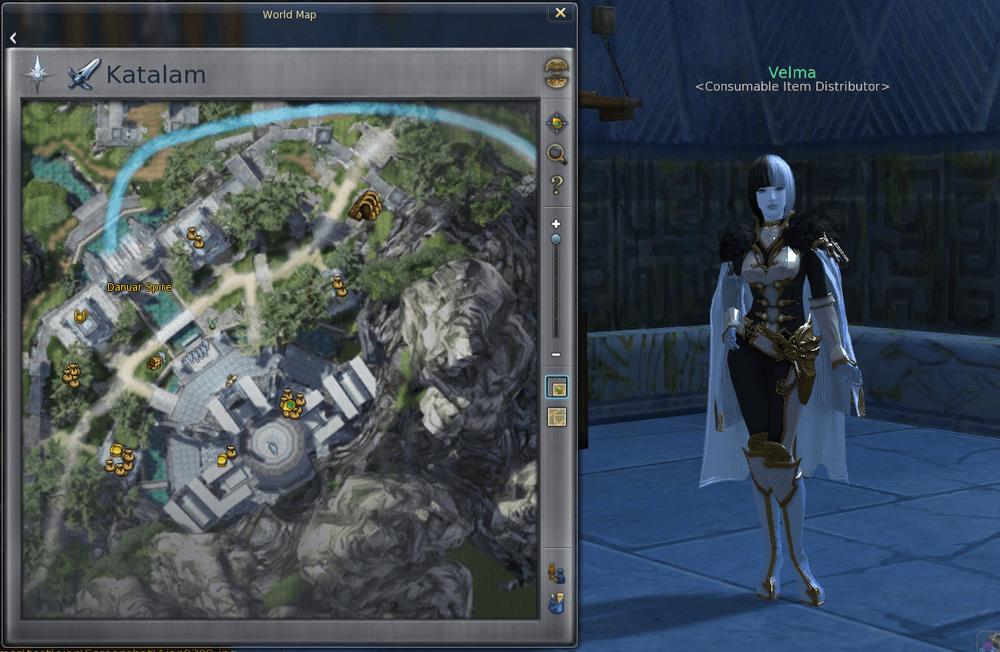This screenshot has height=652, width=1000.
Task: Click the Danuar Spire map label
Action: (x=139, y=287)
